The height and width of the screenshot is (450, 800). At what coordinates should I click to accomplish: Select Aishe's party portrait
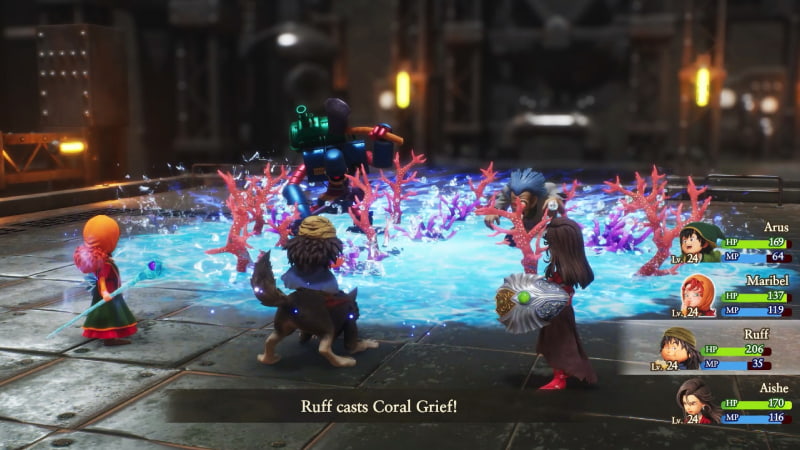(697, 401)
